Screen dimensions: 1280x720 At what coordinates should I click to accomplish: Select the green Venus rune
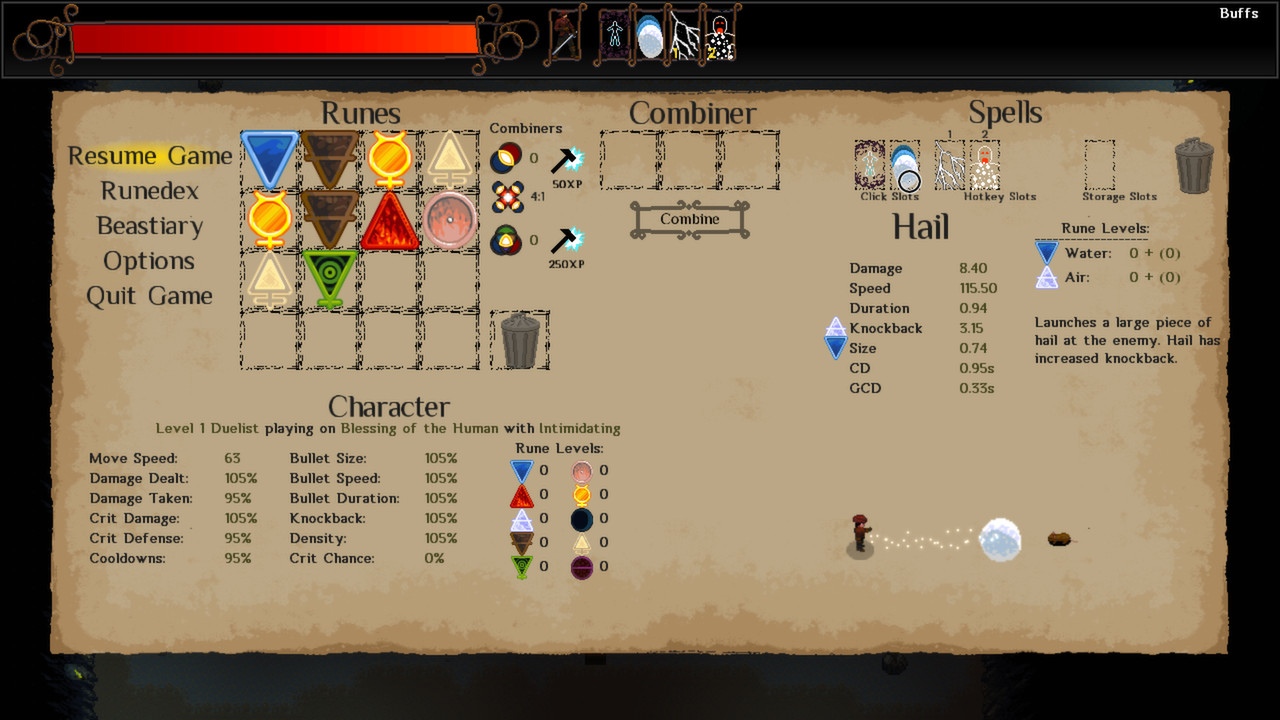pos(328,278)
